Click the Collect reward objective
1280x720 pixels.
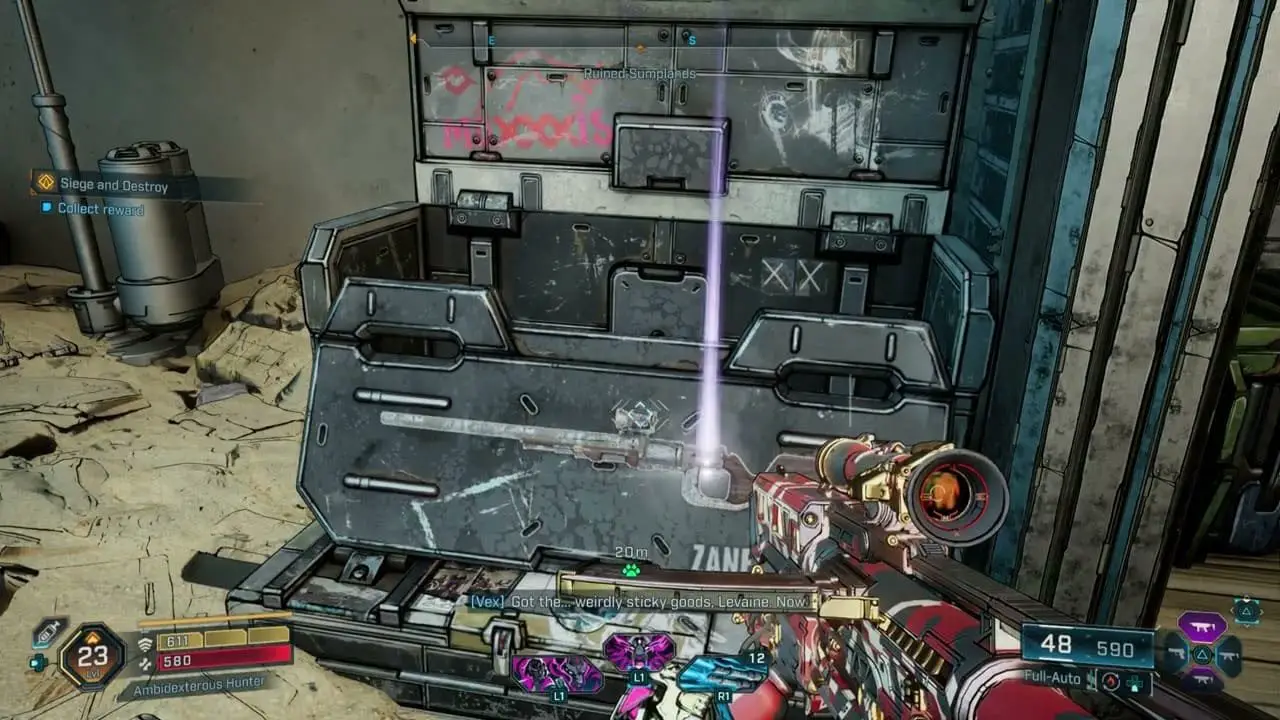pyautogui.click(x=100, y=209)
